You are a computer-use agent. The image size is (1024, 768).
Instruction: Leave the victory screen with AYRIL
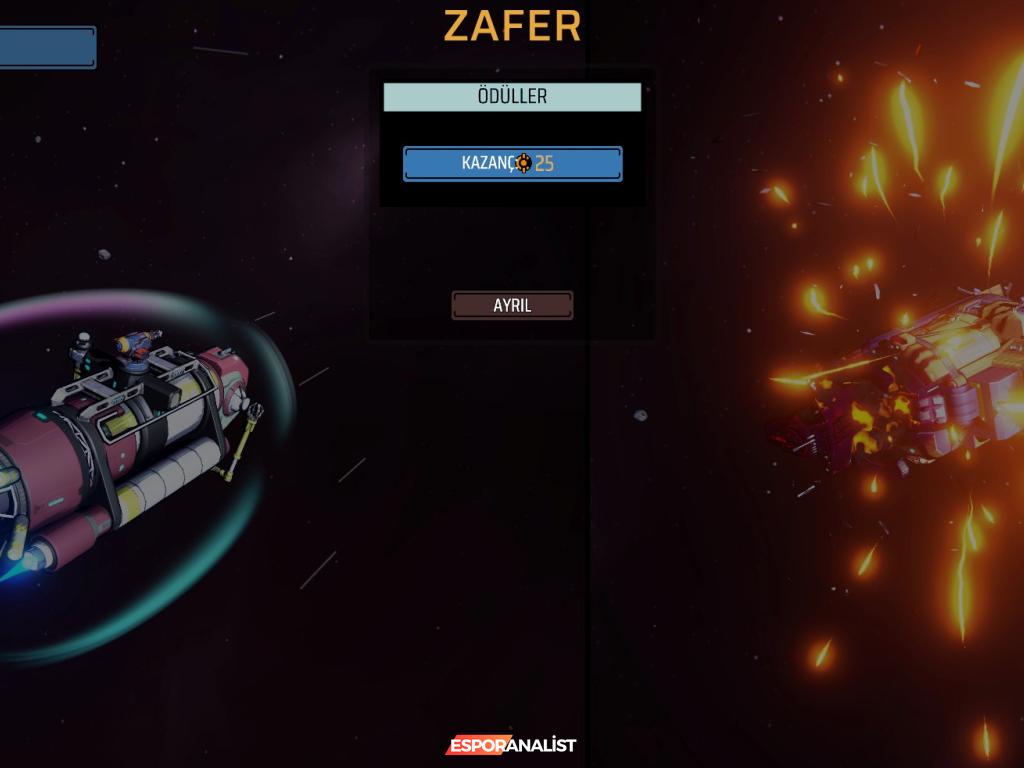point(512,305)
